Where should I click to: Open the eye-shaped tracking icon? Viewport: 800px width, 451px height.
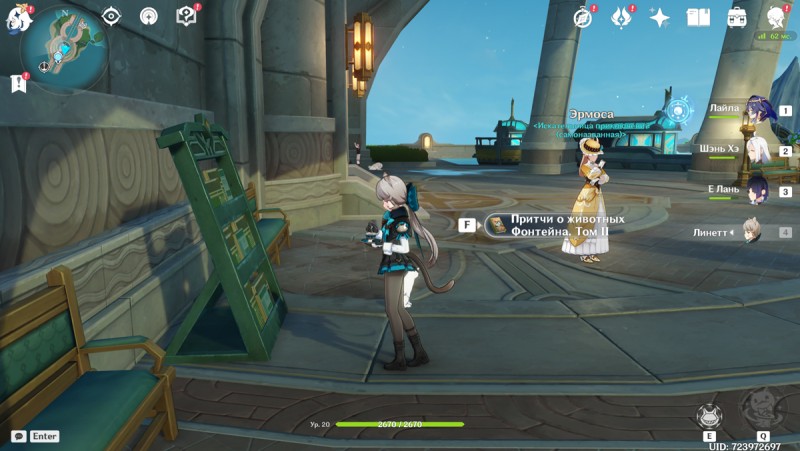tap(111, 16)
